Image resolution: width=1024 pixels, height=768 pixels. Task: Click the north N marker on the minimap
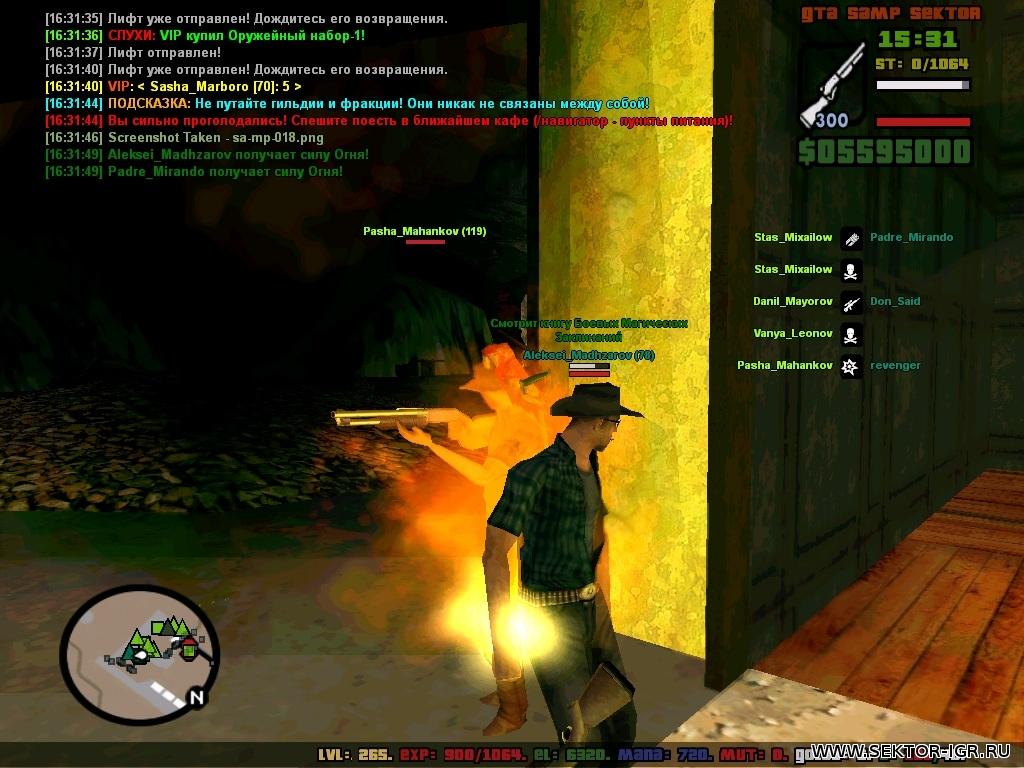coord(197,697)
